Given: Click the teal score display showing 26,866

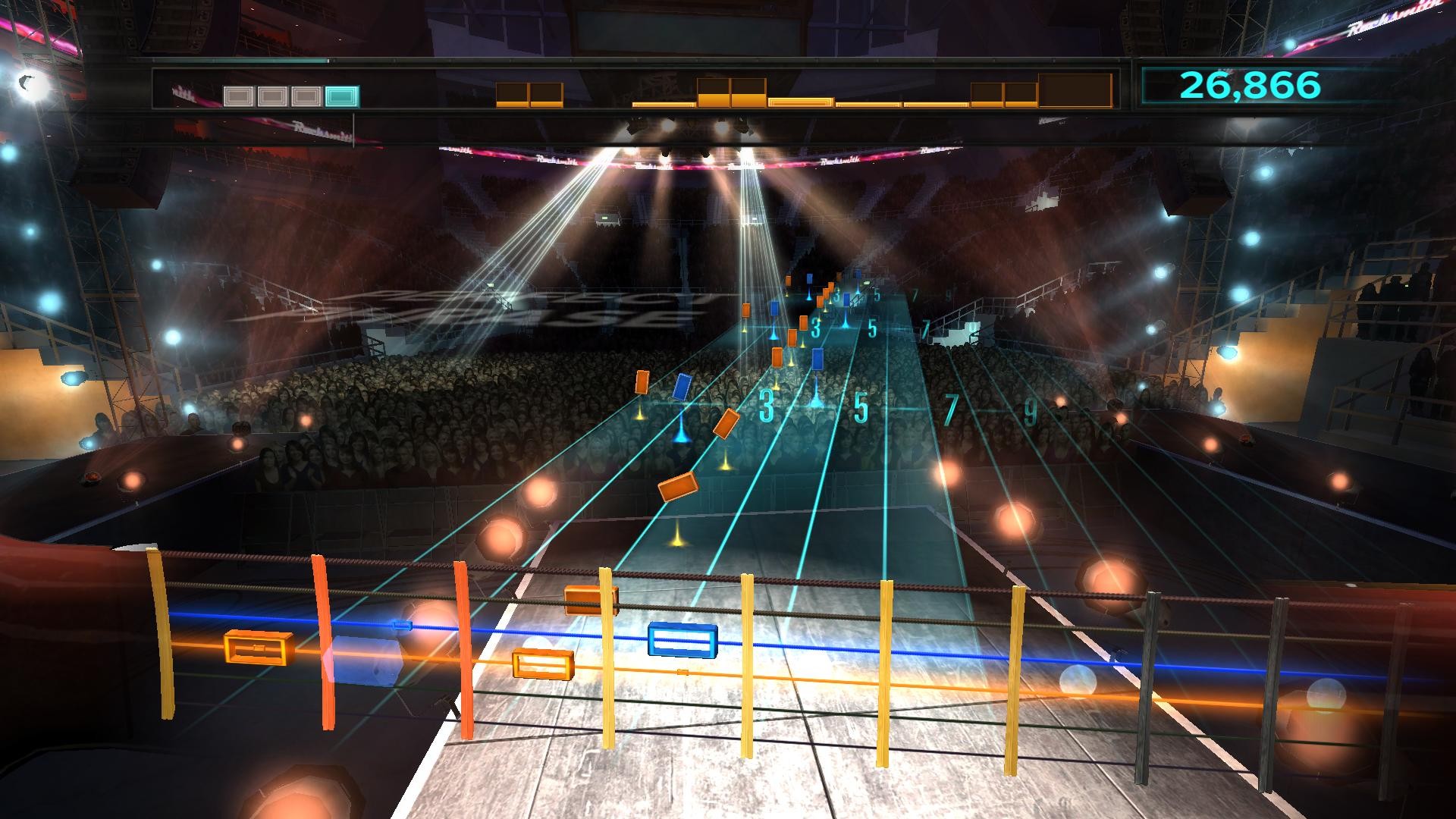Looking at the screenshot, I should (1246, 86).
